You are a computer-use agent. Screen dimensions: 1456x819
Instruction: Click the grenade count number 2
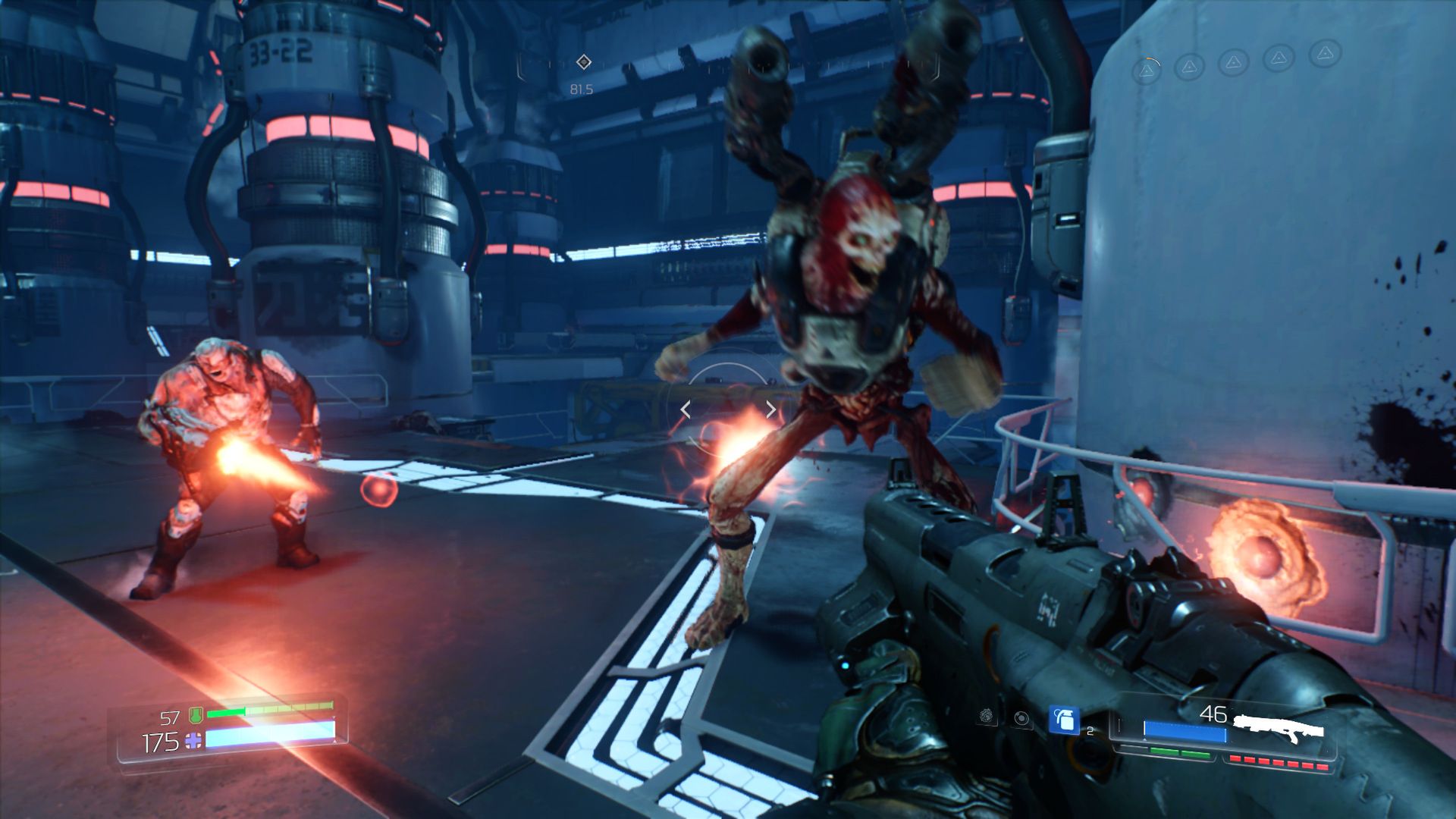click(x=1090, y=730)
